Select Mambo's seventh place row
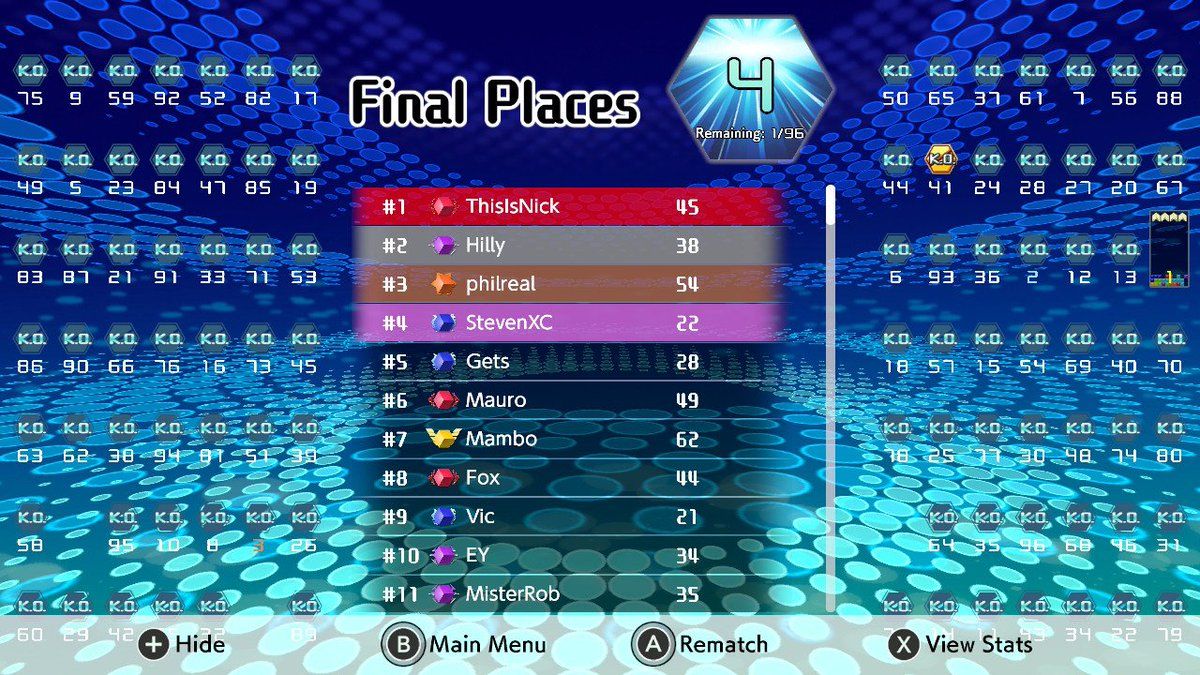This screenshot has height=675, width=1200. click(x=568, y=439)
